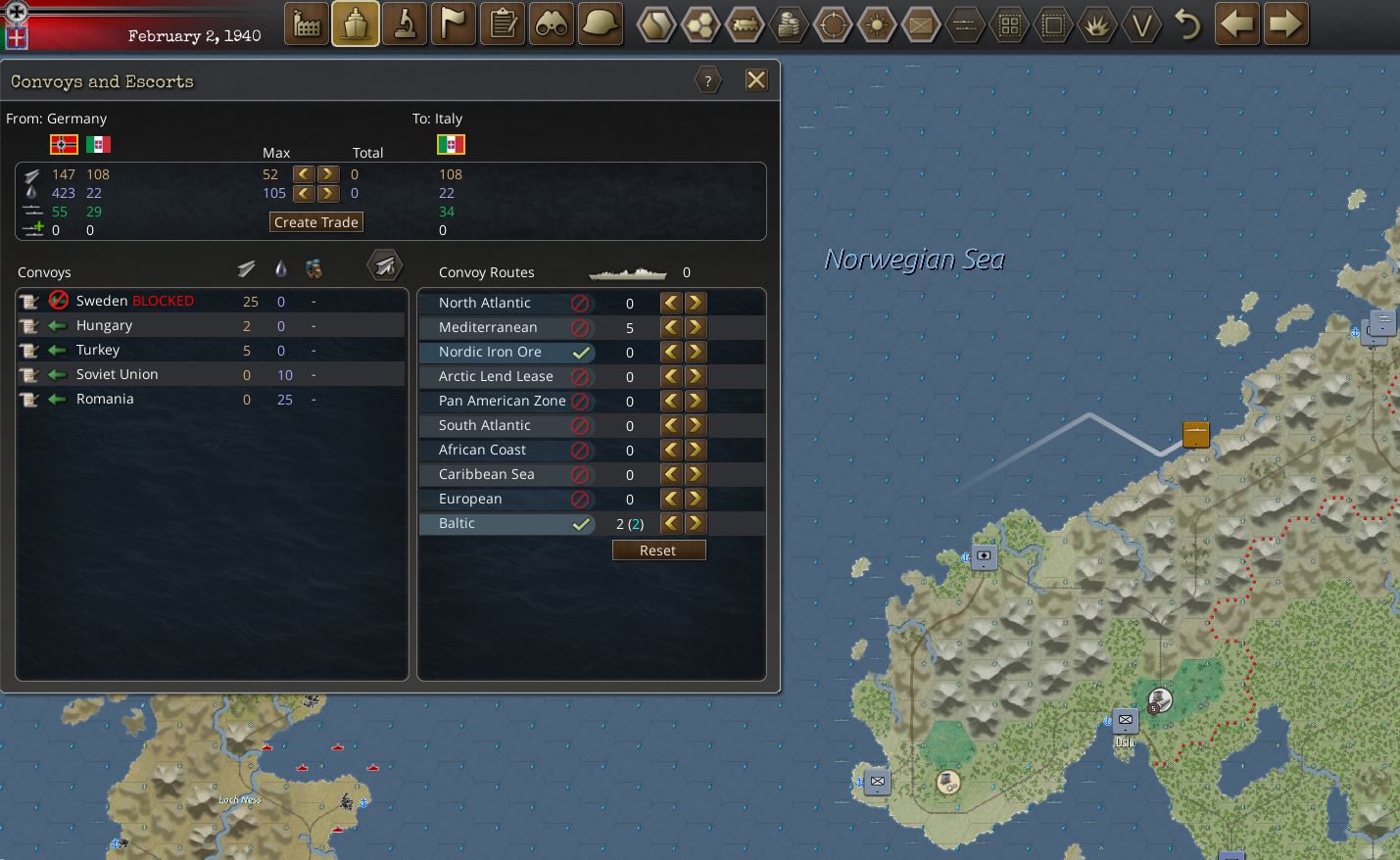The height and width of the screenshot is (860, 1400).
Task: Click the binoculars intelligence icon
Action: 551,24
